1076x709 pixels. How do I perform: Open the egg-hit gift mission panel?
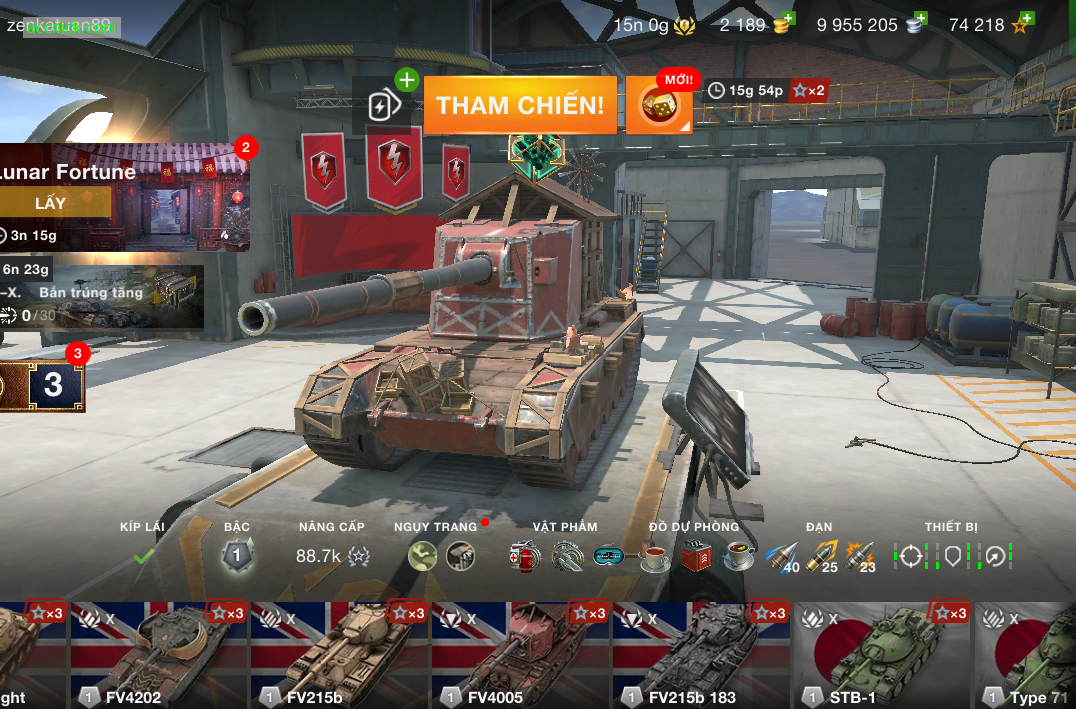click(100, 297)
